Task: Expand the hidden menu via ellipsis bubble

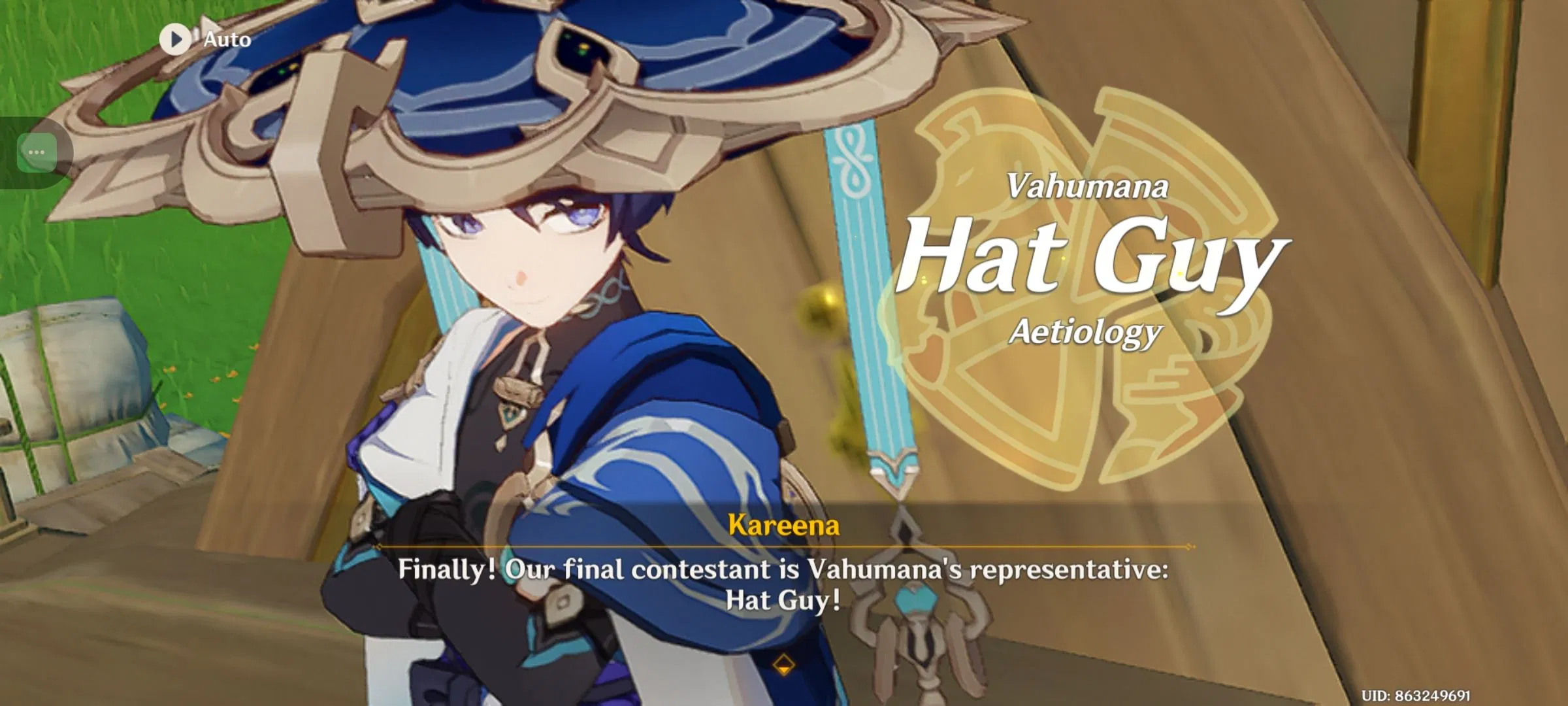Action: tap(37, 152)
